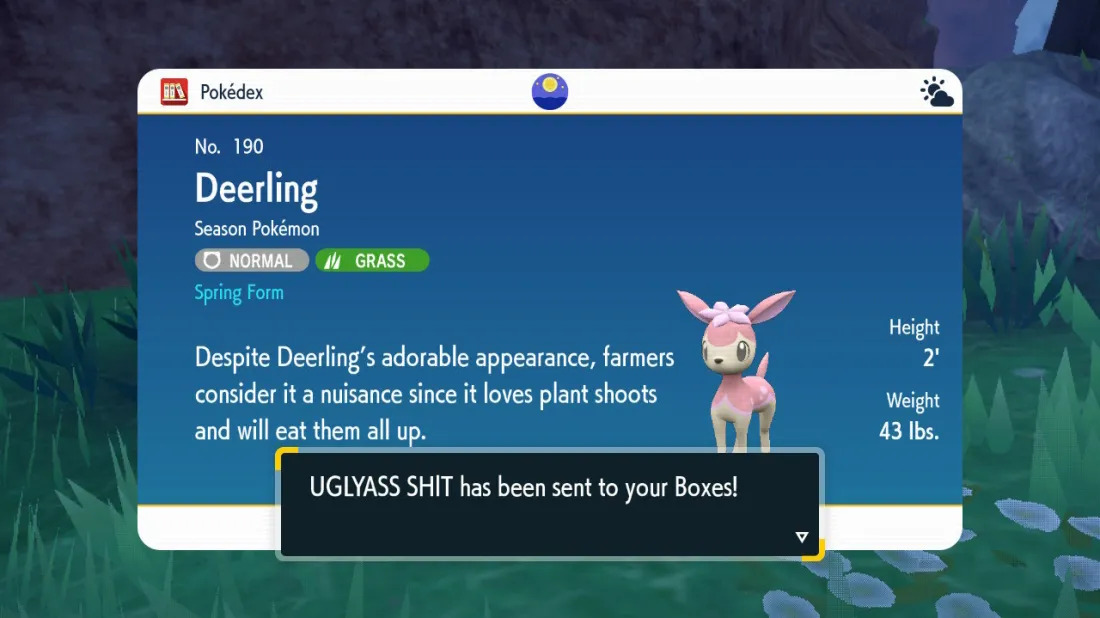1100x618 pixels.
Task: Select the NORMAL type badge
Action: point(251,261)
